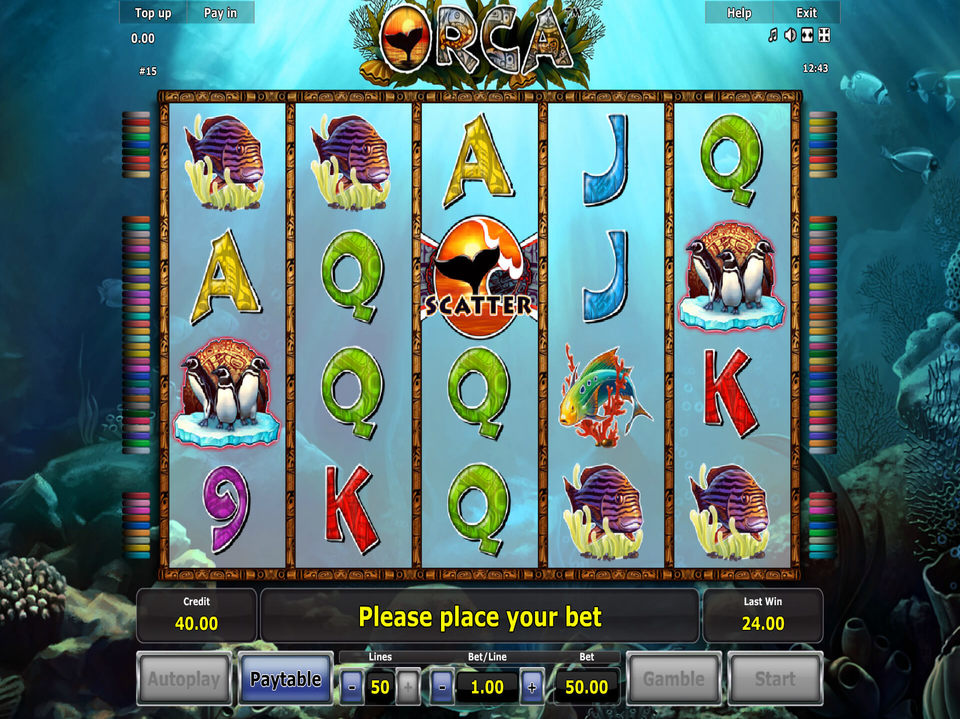
Task: Click the horizontal-arrows screen-fit icon
Action: point(807,36)
